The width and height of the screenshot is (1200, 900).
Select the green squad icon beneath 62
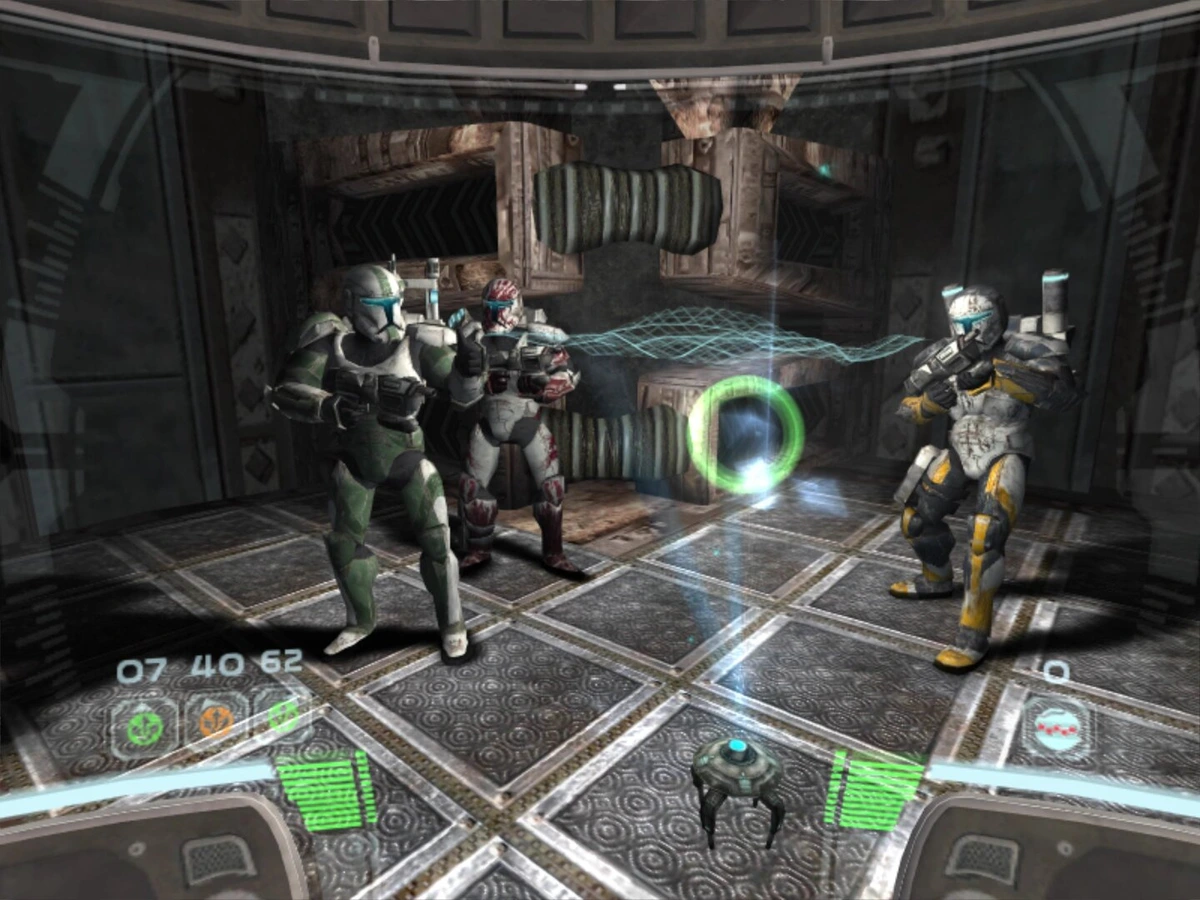coord(283,716)
